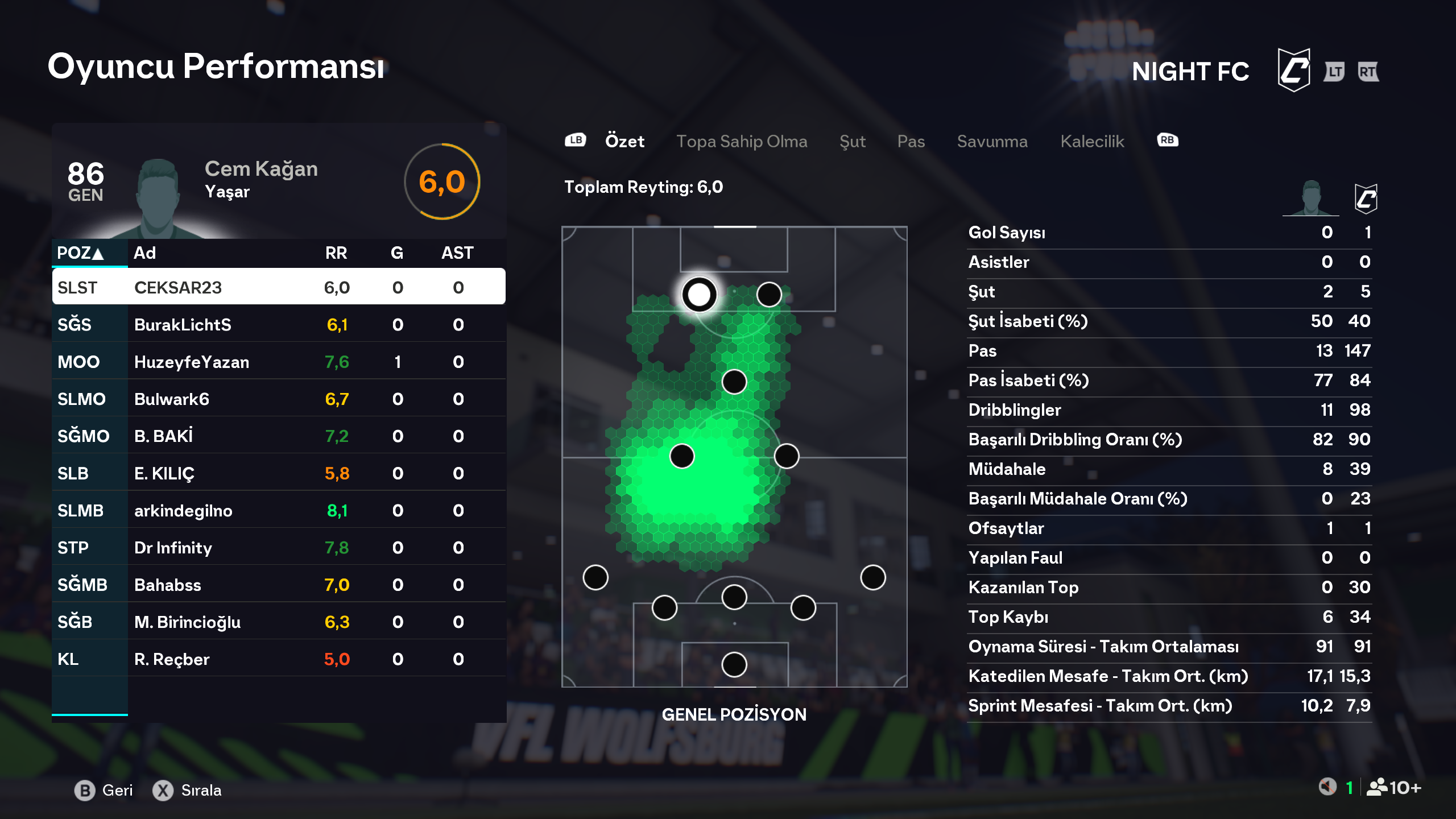The height and width of the screenshot is (819, 1456).
Task: Select the team crest comparison column icon
Action: (x=1366, y=199)
